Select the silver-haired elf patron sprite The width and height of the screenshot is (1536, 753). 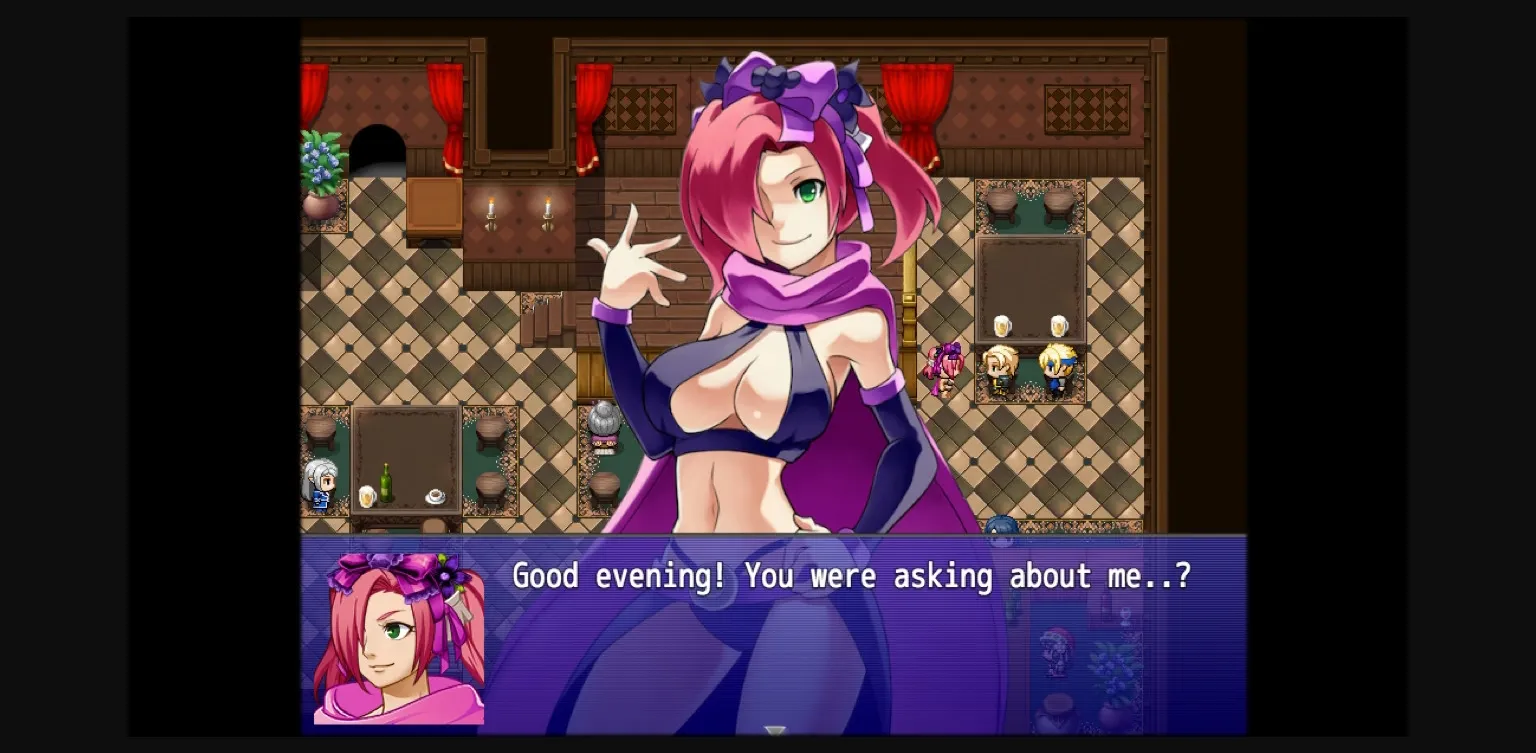click(x=320, y=487)
